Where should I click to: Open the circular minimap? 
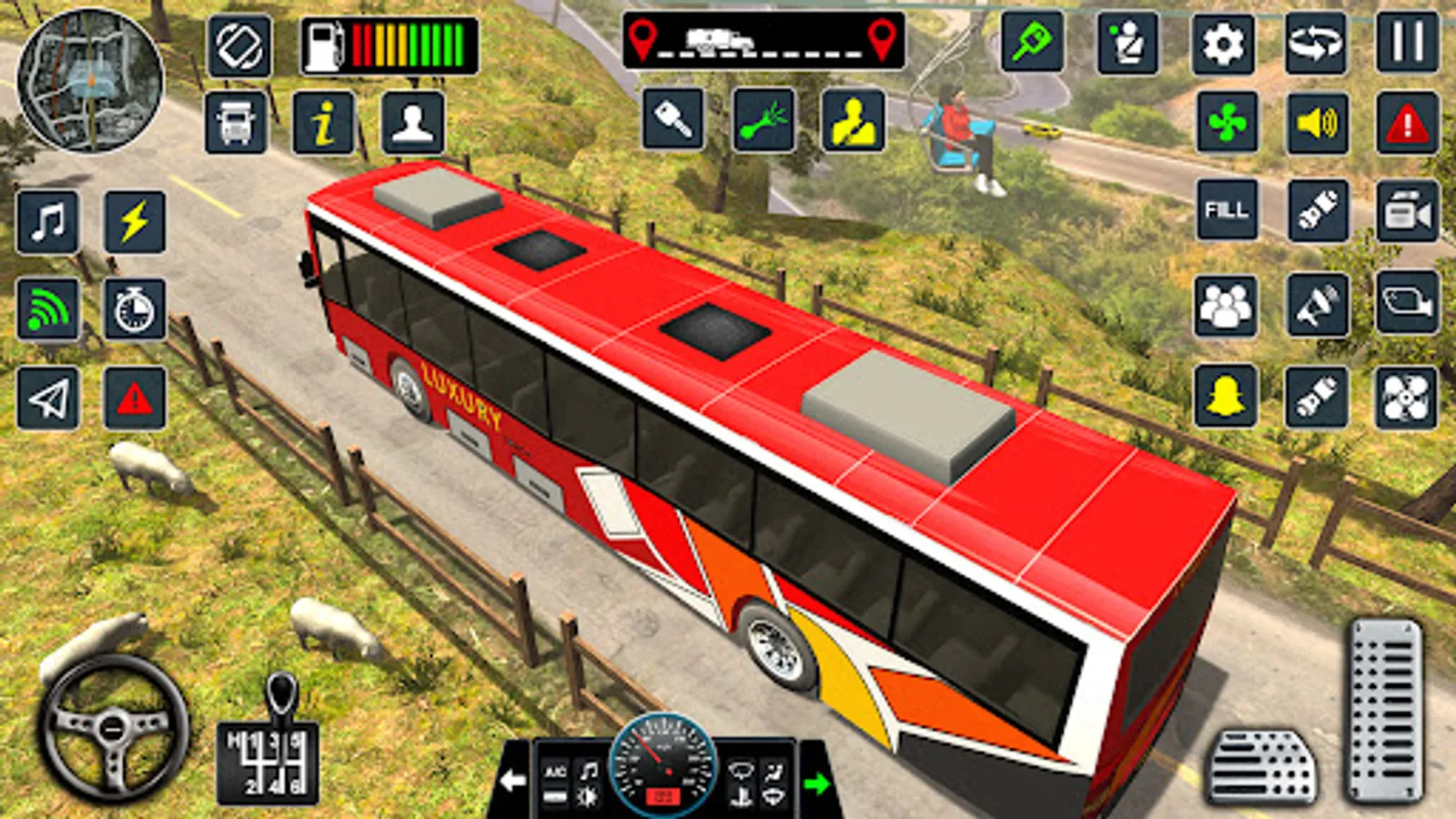(90, 80)
